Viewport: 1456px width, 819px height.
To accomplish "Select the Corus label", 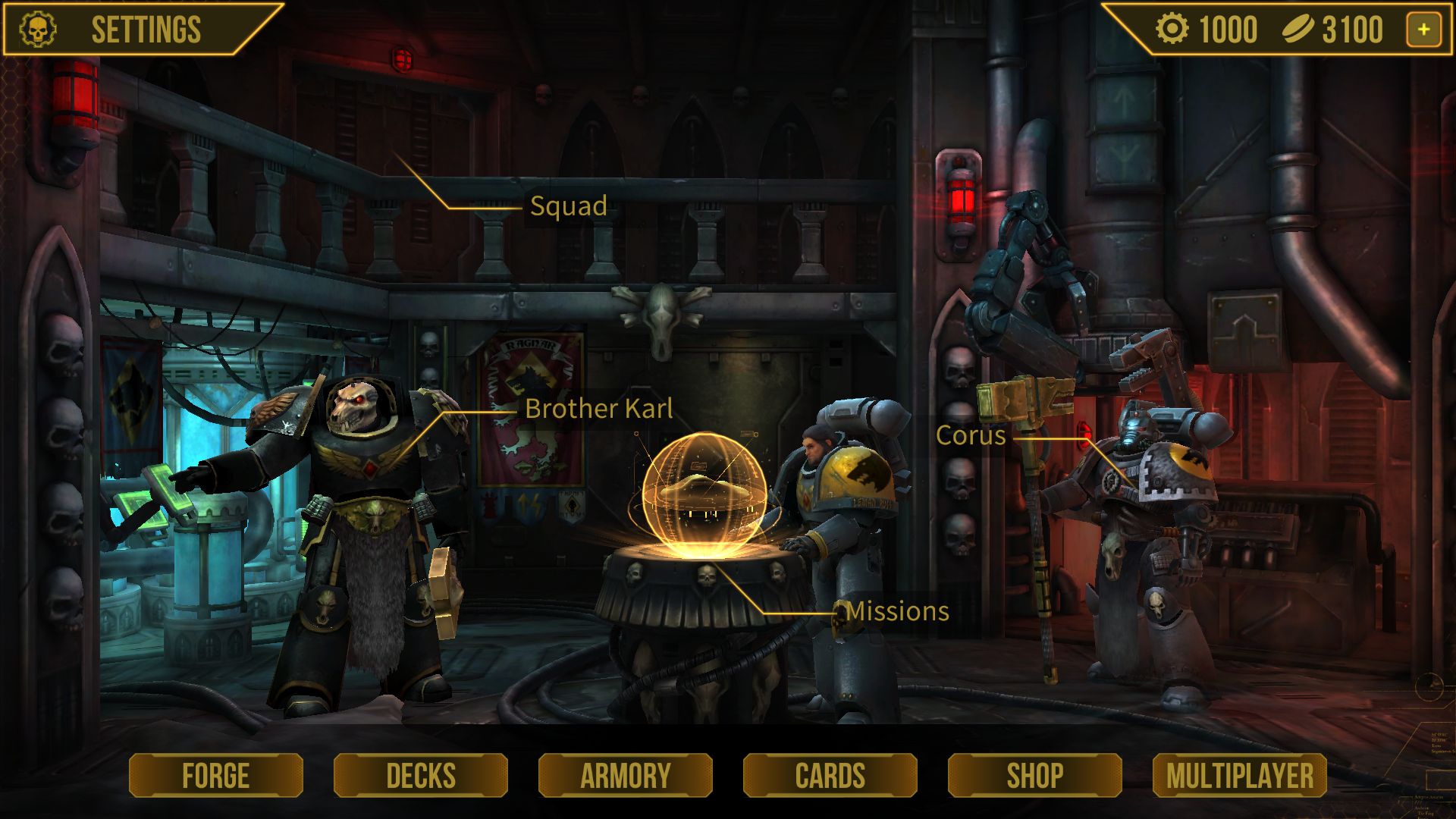I will click(x=971, y=435).
